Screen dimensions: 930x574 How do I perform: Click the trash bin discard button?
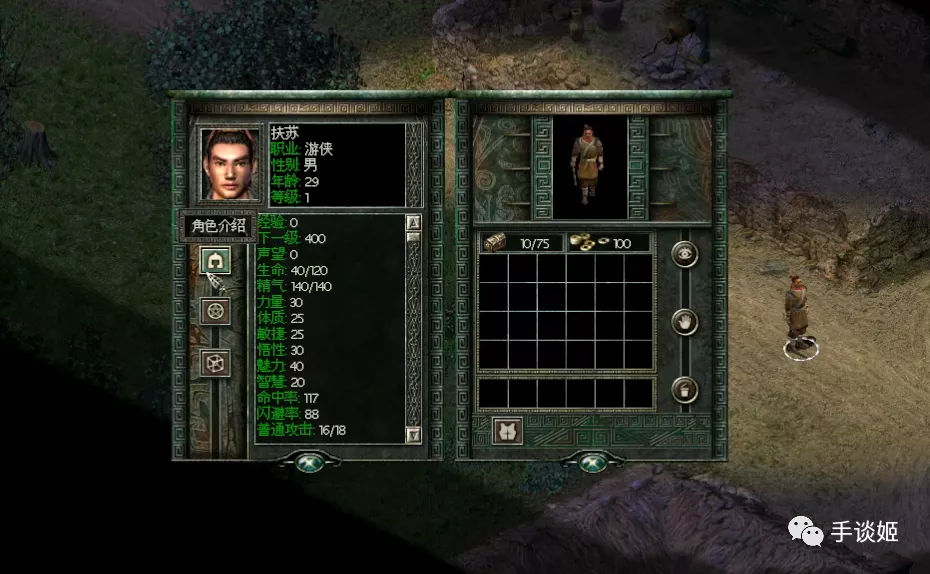(684, 390)
